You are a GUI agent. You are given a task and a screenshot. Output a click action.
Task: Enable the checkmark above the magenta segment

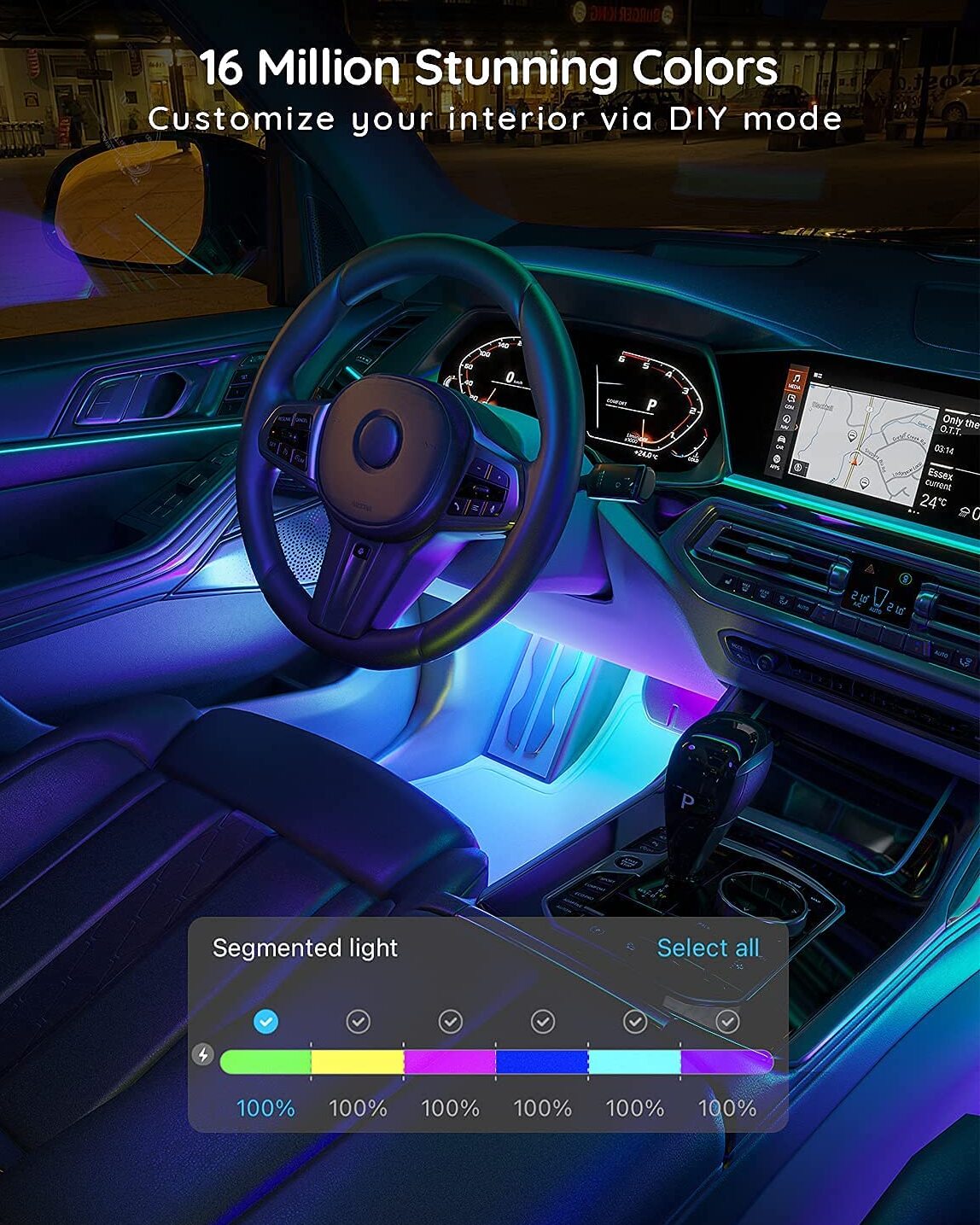tap(451, 1021)
